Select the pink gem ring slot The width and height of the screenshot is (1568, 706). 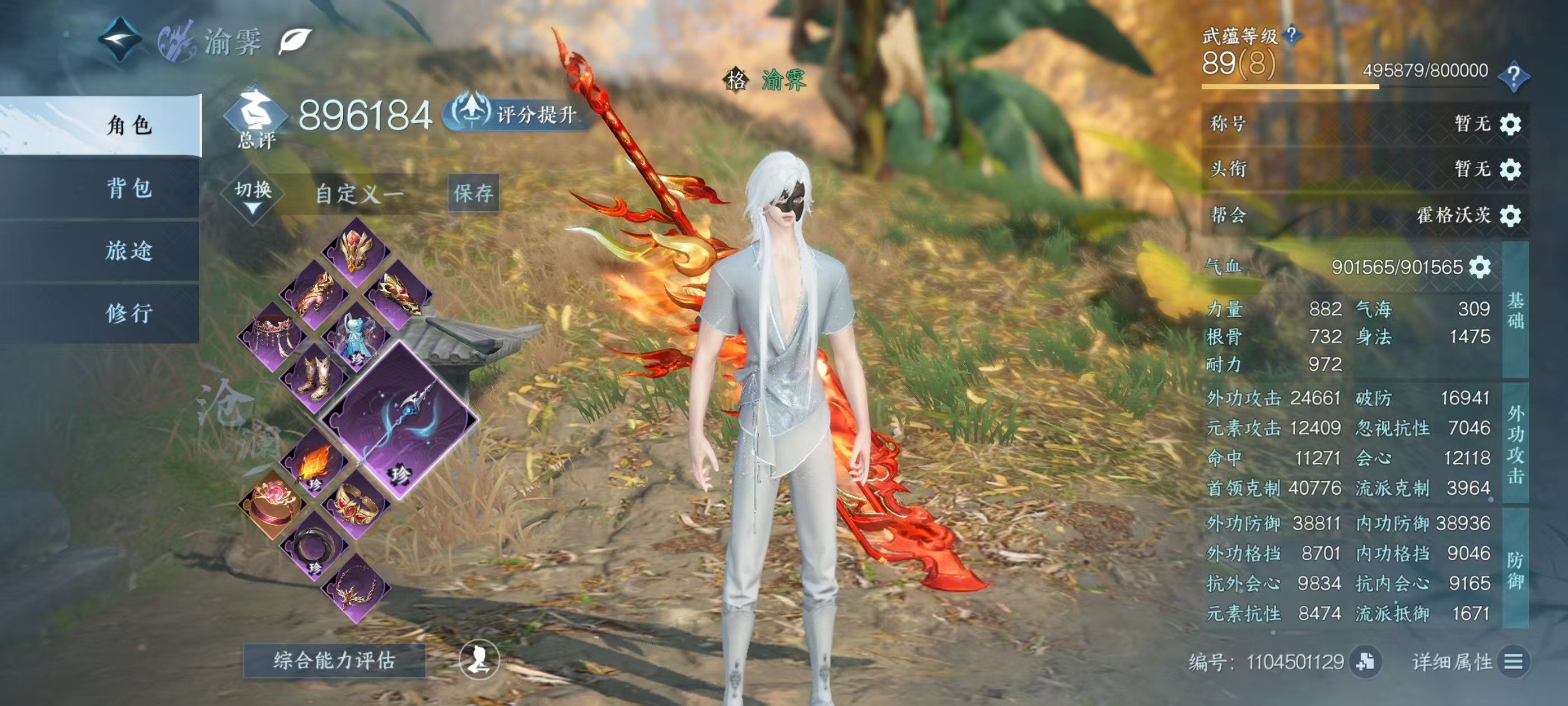[x=272, y=504]
